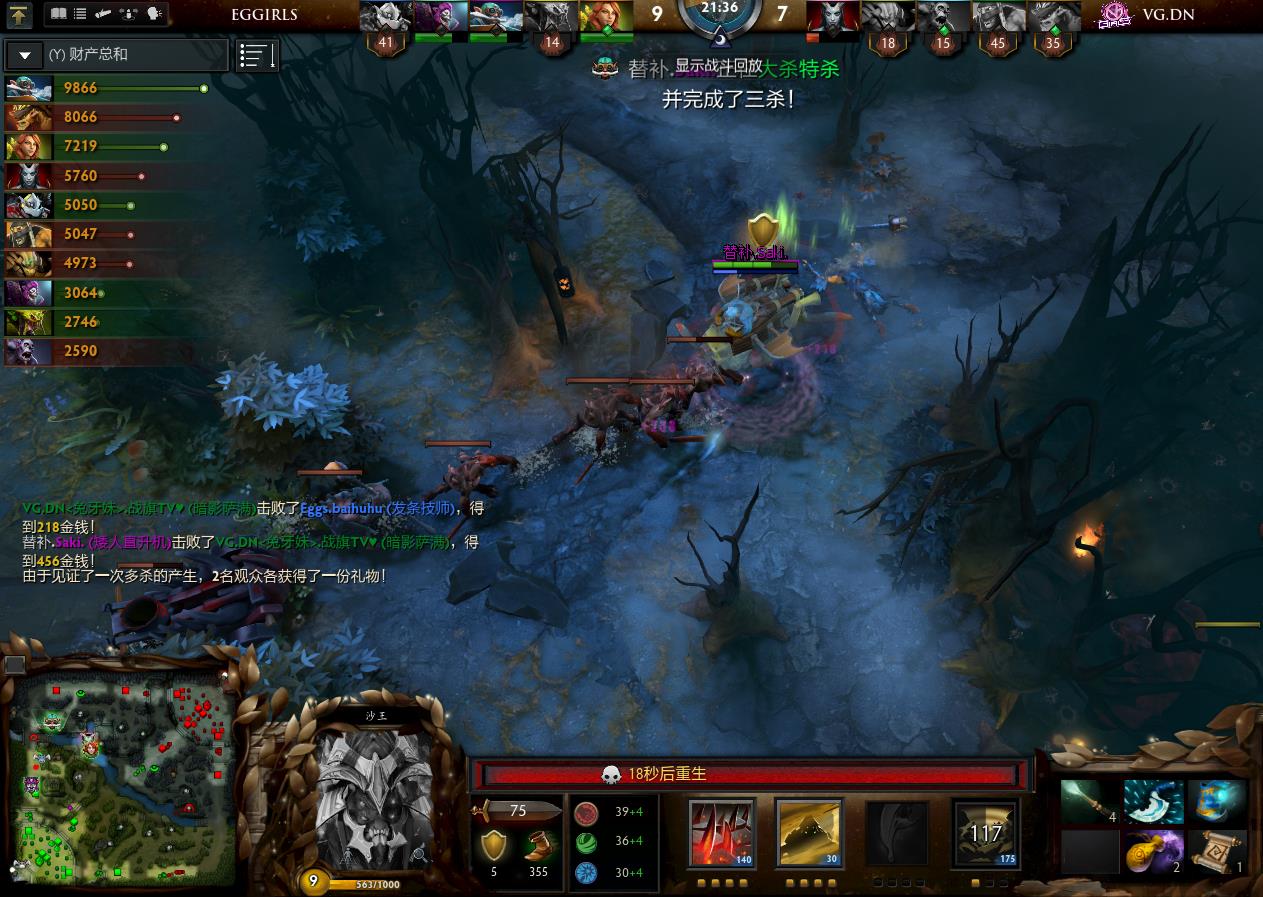
Task: Choose the Windranger portrait in the top bar
Action: 607,17
